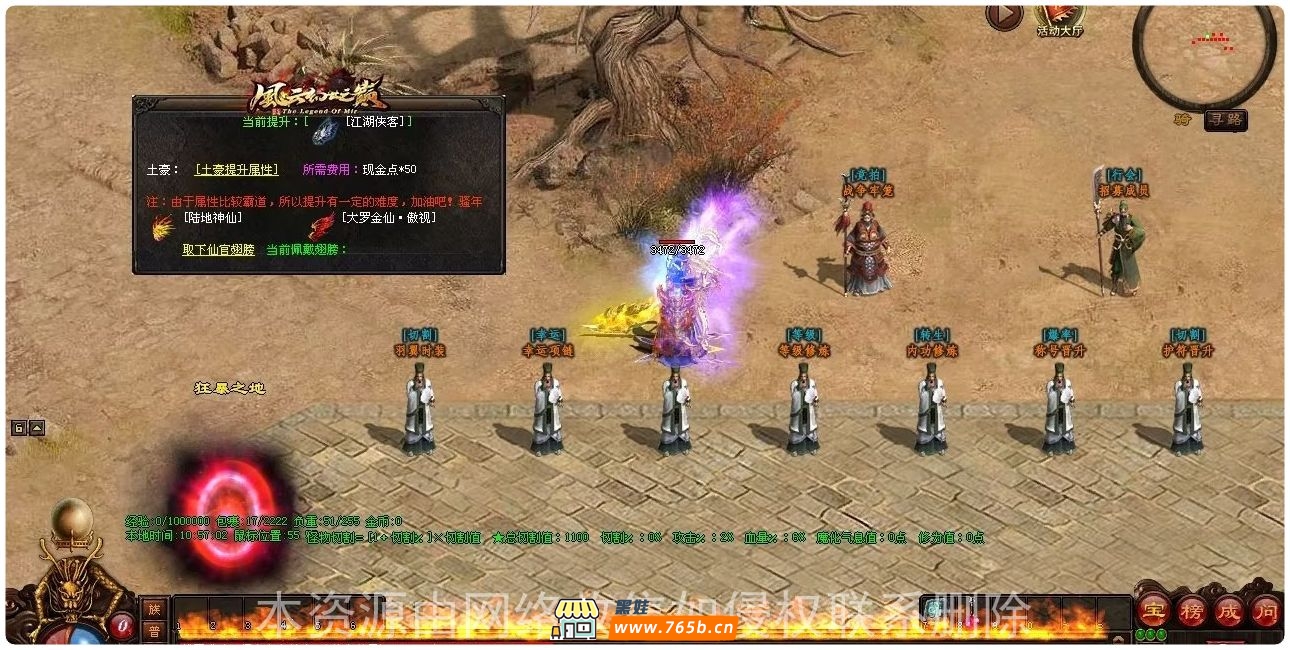Open the 成 achievements button
Image resolution: width=1290 pixels, height=650 pixels.
(1228, 609)
